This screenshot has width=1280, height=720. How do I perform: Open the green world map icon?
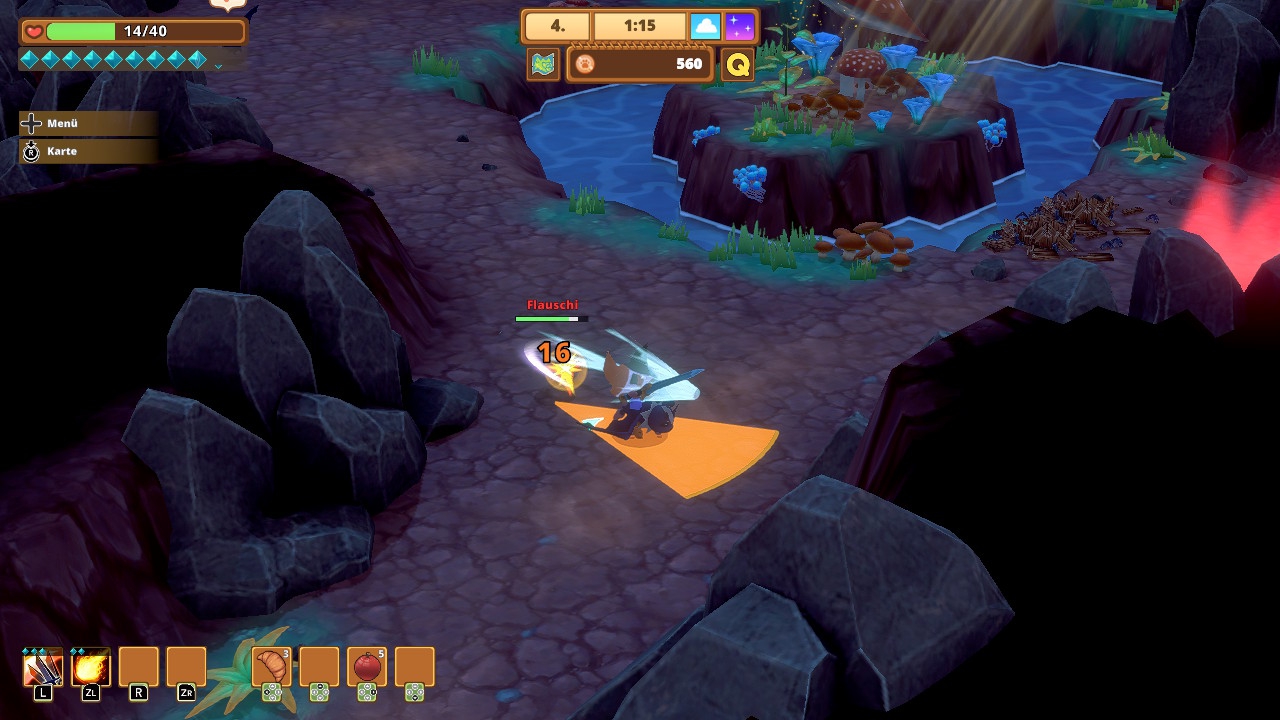point(543,64)
